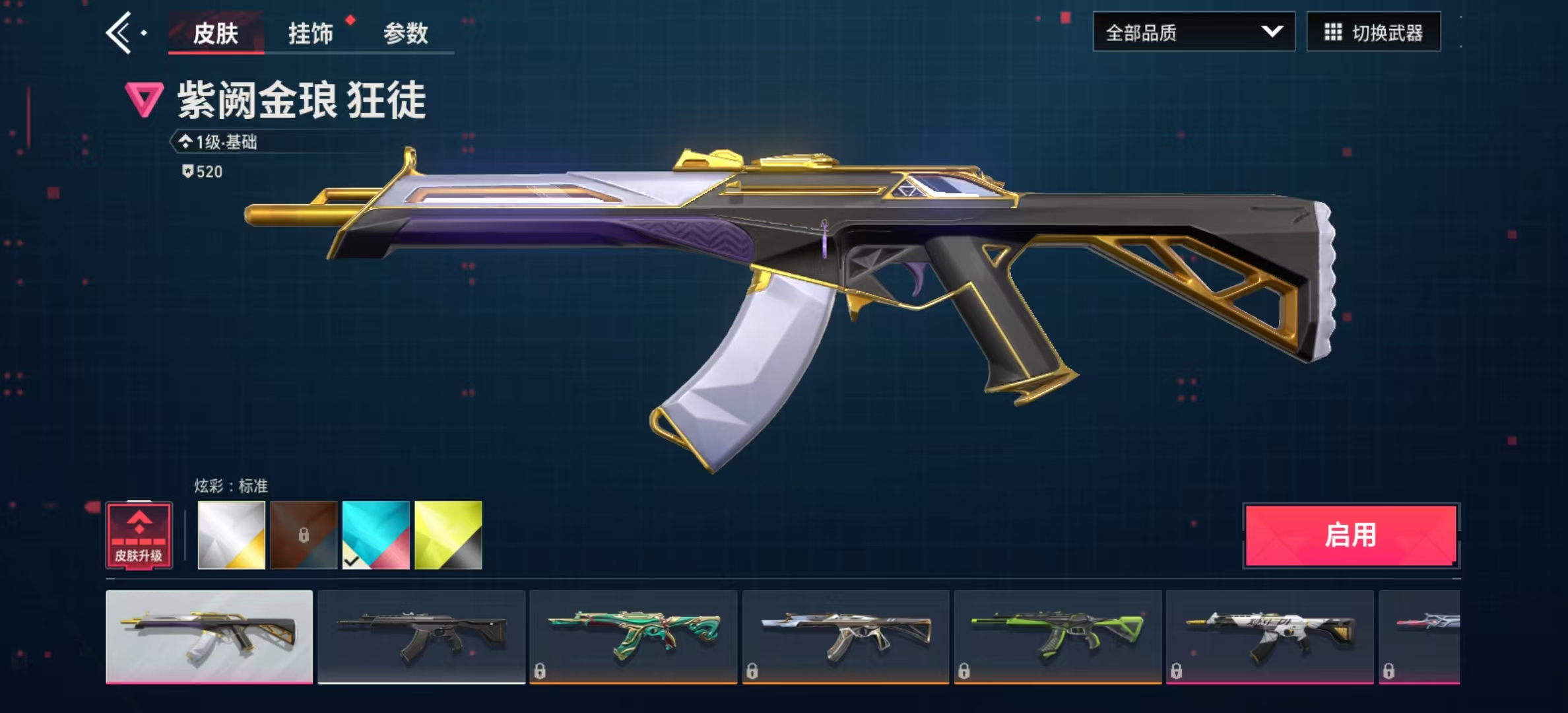This screenshot has height=713, width=1568.
Task: Select the purple-gold Vandal skin thumbnail
Action: pyautogui.click(x=209, y=636)
